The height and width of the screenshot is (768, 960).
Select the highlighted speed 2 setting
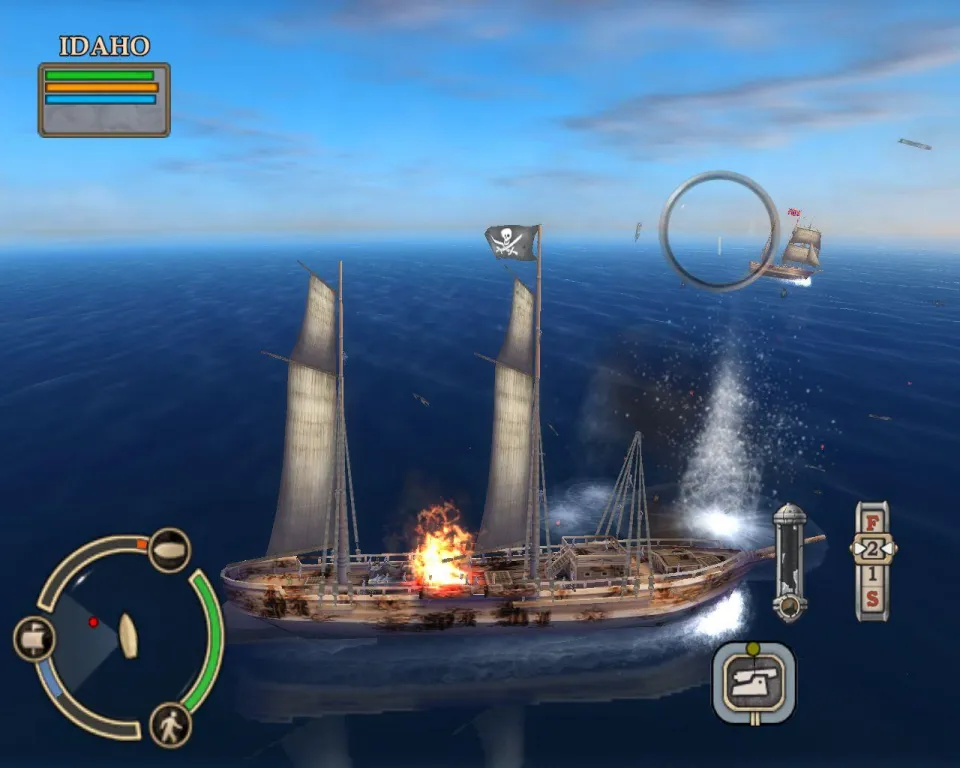(872, 549)
